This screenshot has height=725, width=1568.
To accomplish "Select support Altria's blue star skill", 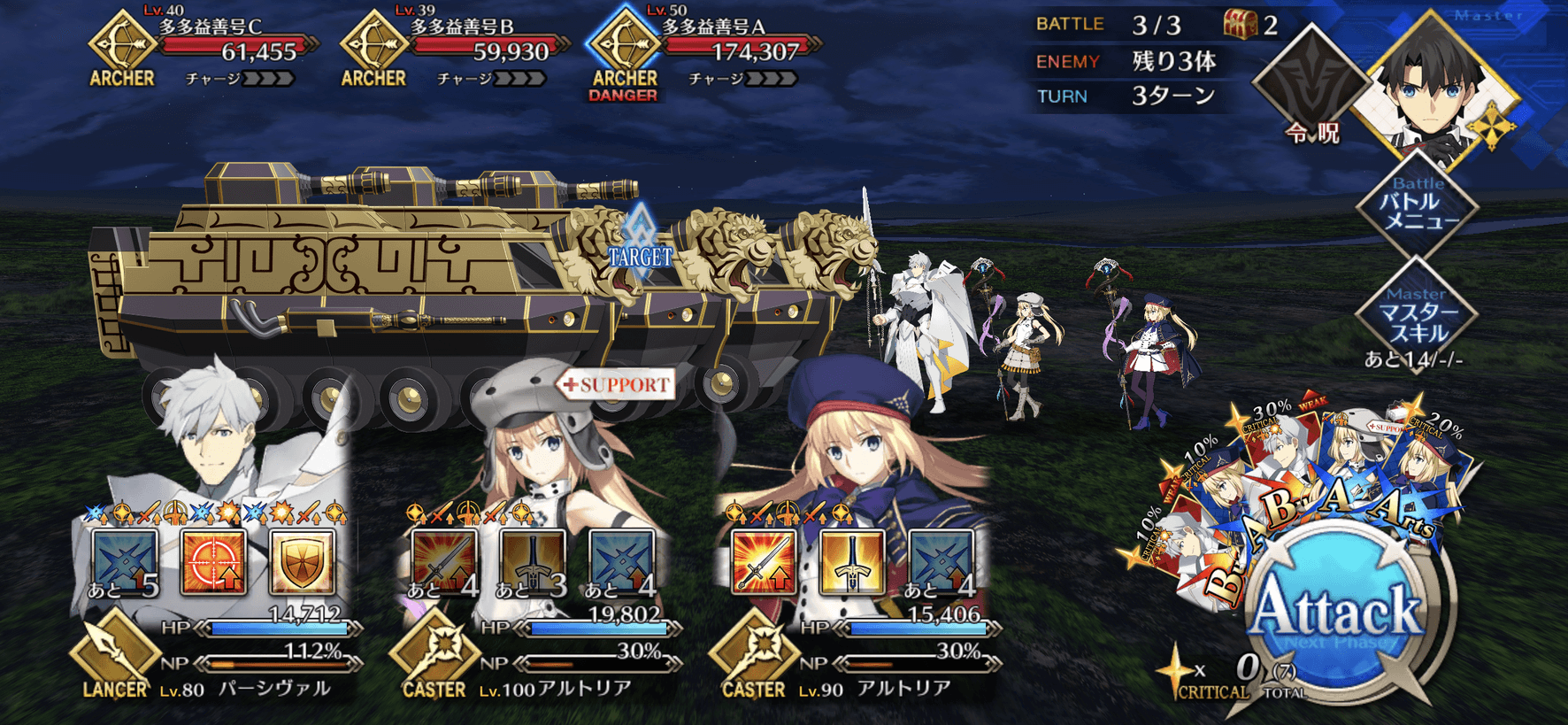I will pyautogui.click(x=621, y=561).
